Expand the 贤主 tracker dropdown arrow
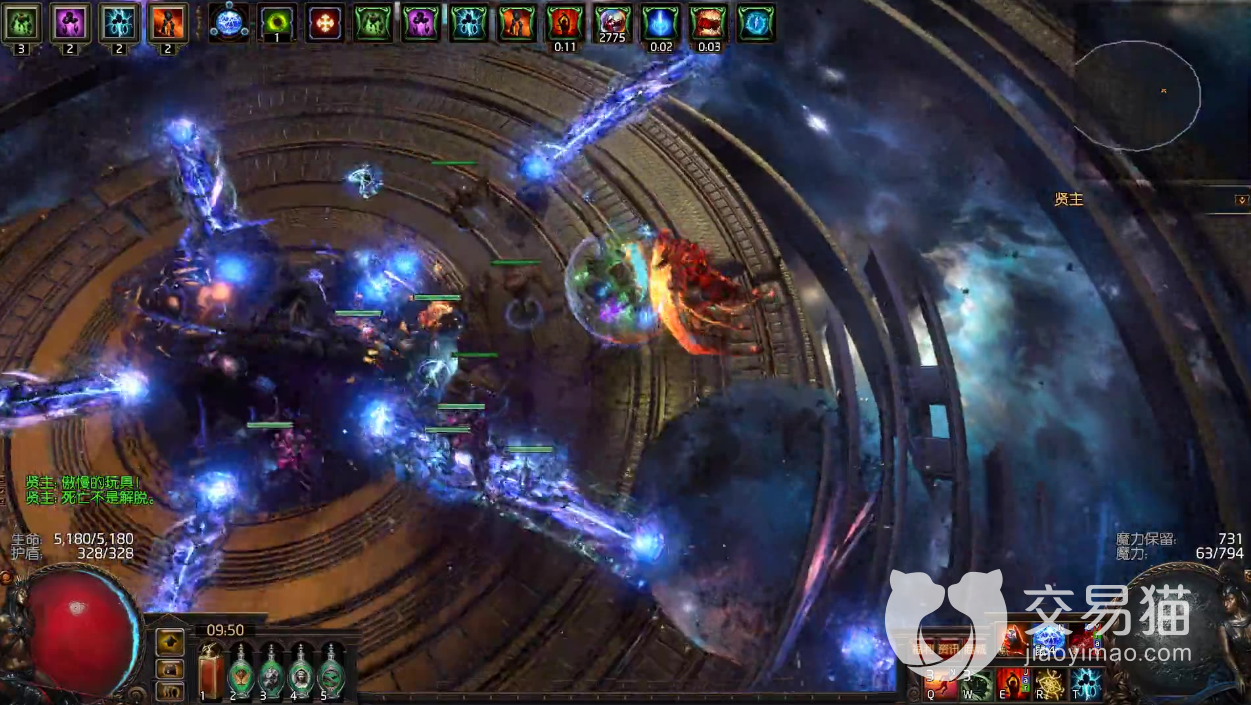The height and width of the screenshot is (705, 1251). coord(1241,200)
